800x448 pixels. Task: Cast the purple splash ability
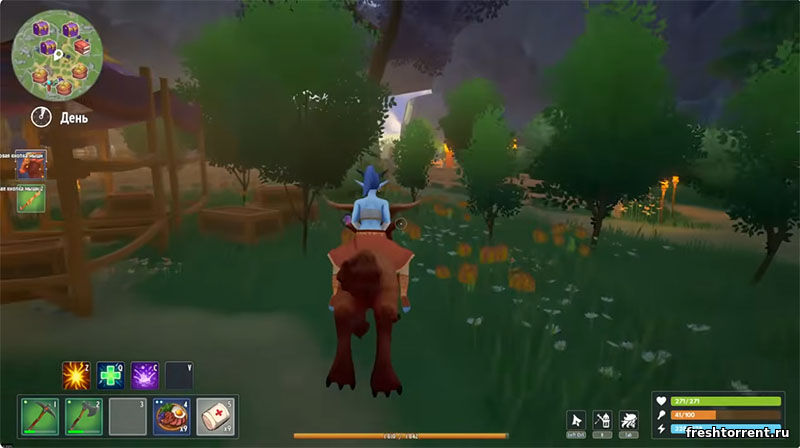coord(145,376)
